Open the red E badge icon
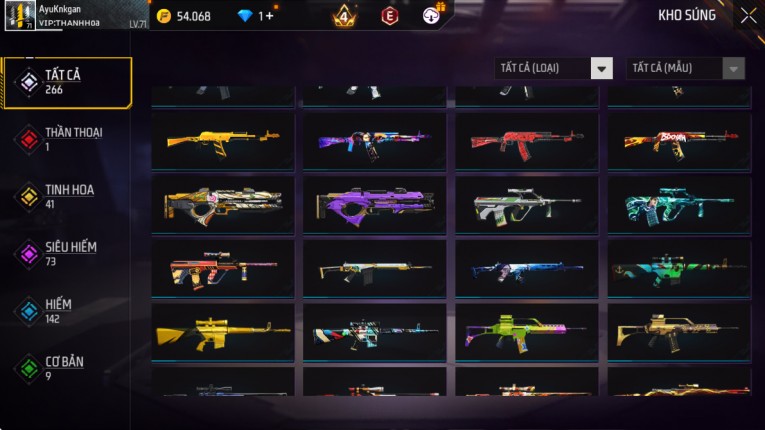 coord(390,16)
